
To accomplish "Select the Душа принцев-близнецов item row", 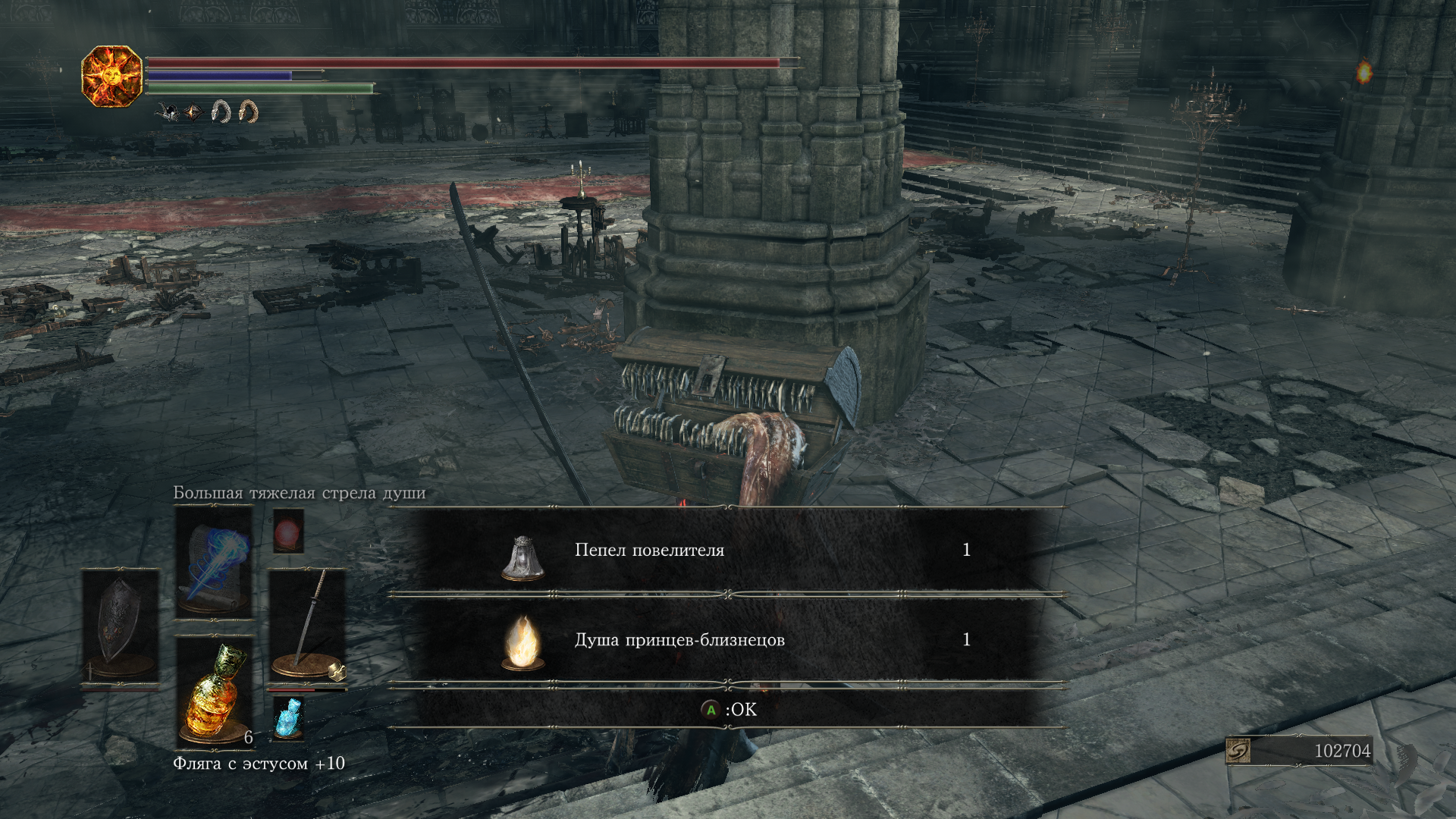I will tap(726, 640).
